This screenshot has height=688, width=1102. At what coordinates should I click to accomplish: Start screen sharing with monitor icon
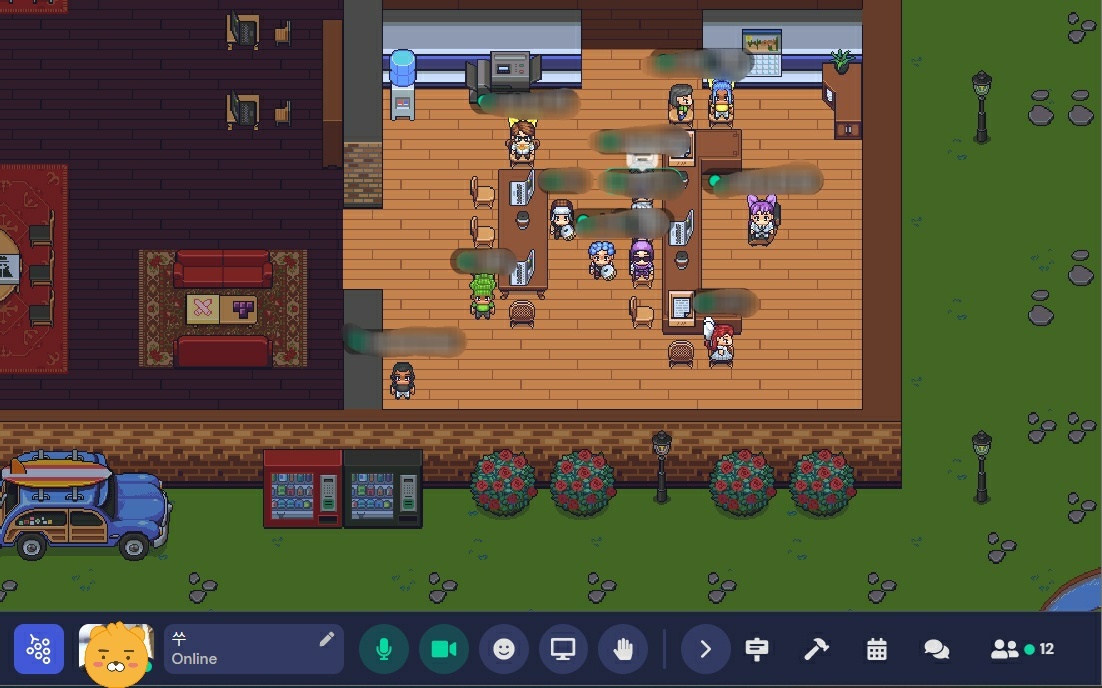tap(564, 650)
